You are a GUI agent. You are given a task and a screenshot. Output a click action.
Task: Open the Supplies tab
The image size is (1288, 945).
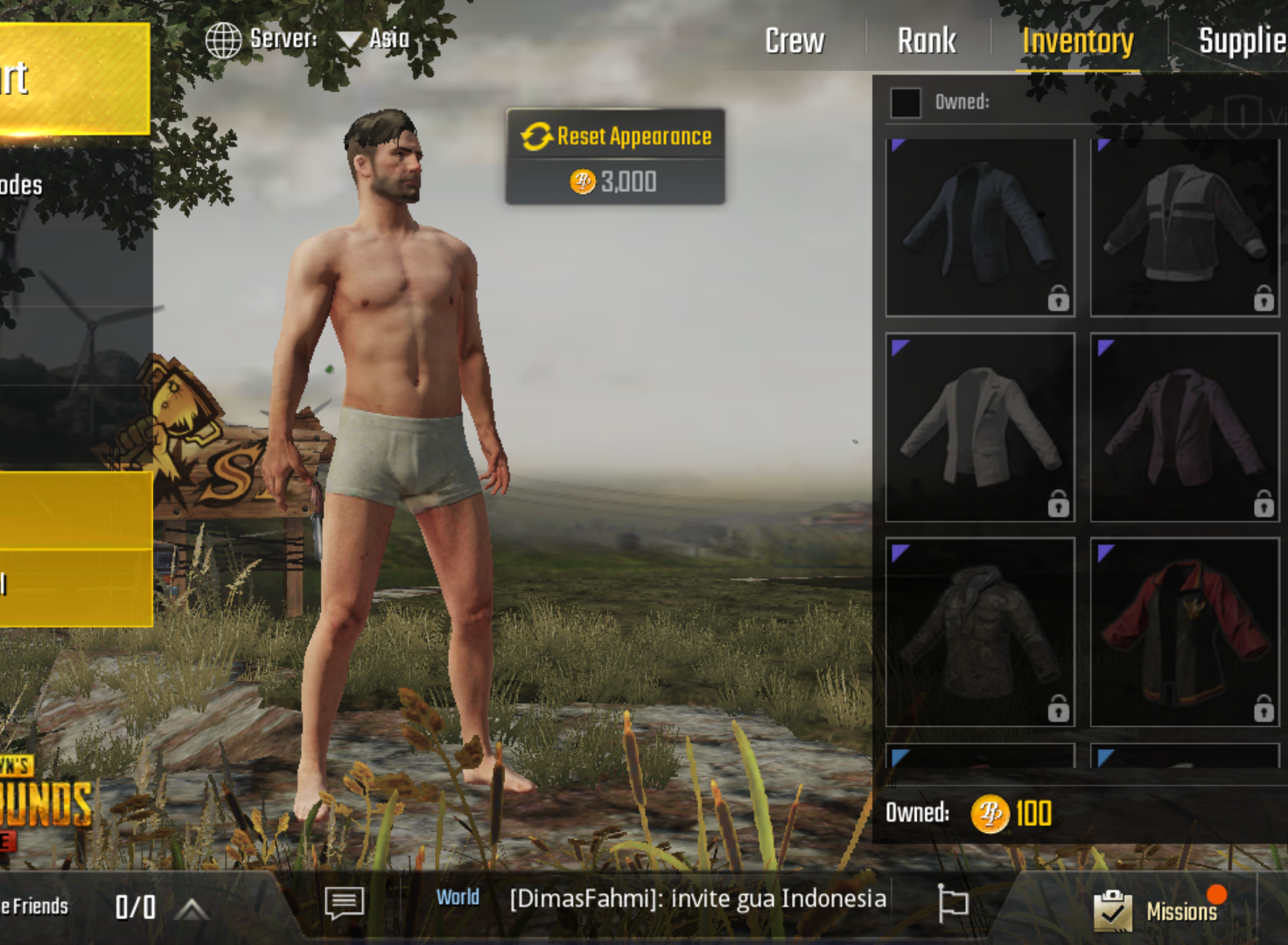coord(1241,40)
